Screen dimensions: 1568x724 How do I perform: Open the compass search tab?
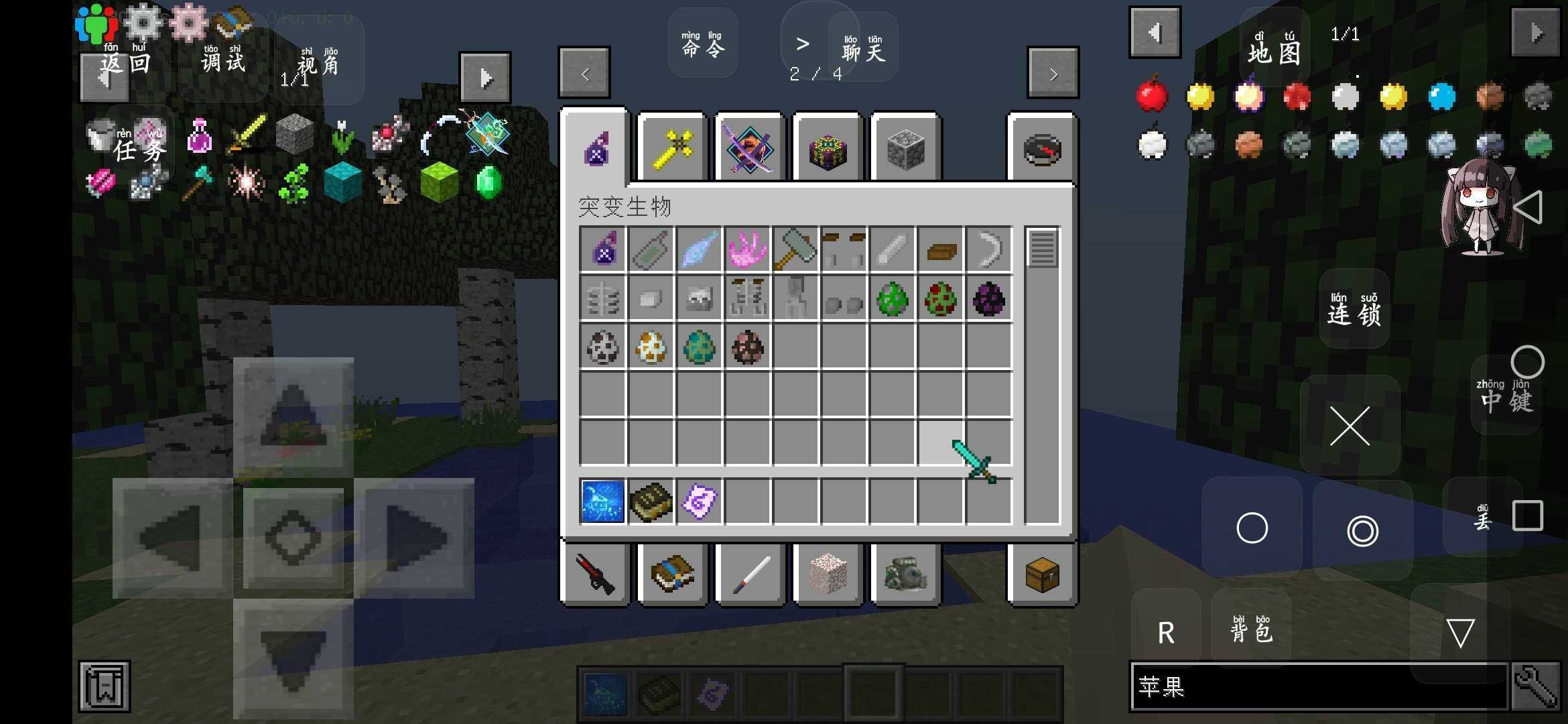[1042, 148]
